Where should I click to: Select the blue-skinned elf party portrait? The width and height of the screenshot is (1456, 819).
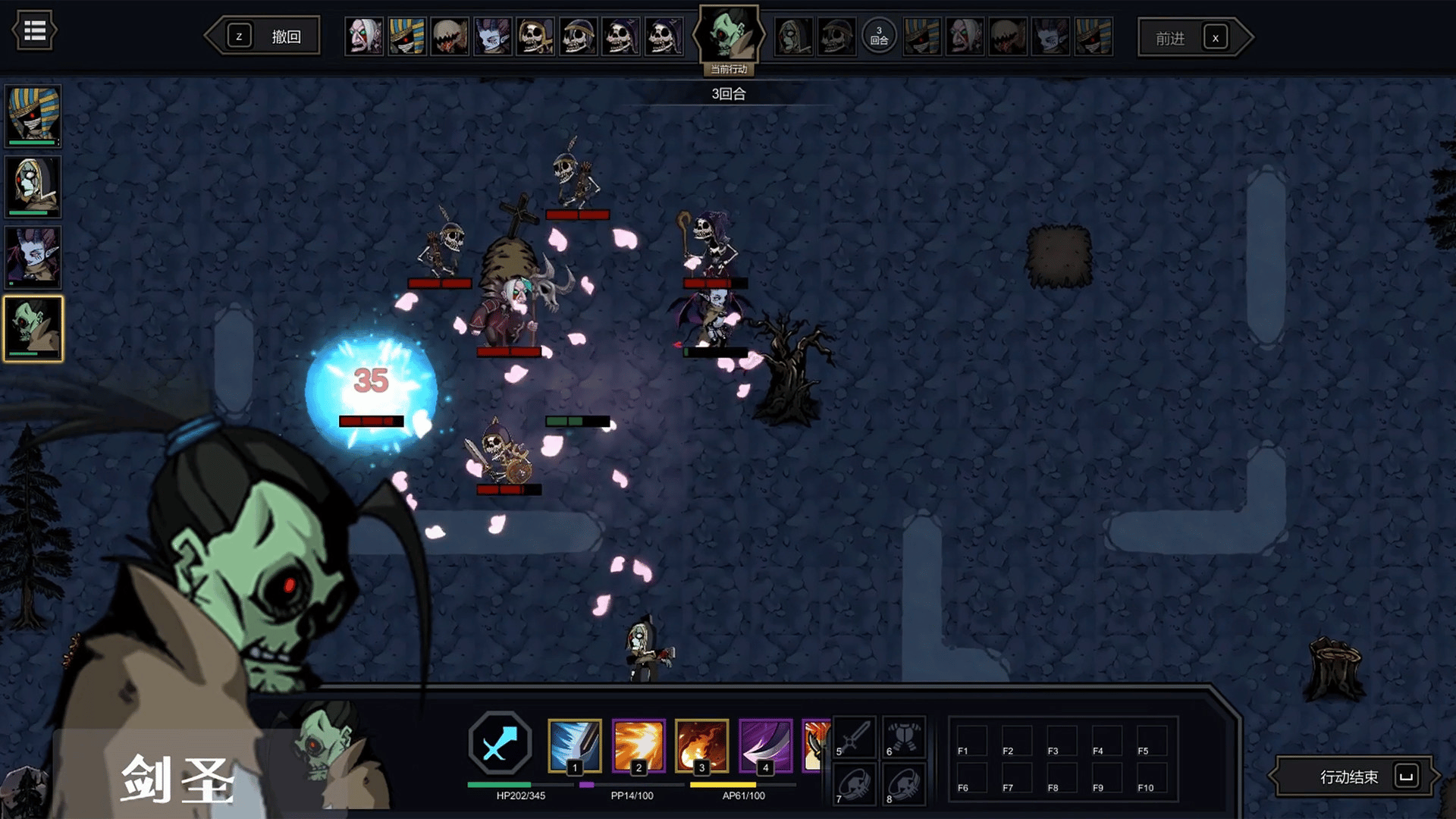33,257
